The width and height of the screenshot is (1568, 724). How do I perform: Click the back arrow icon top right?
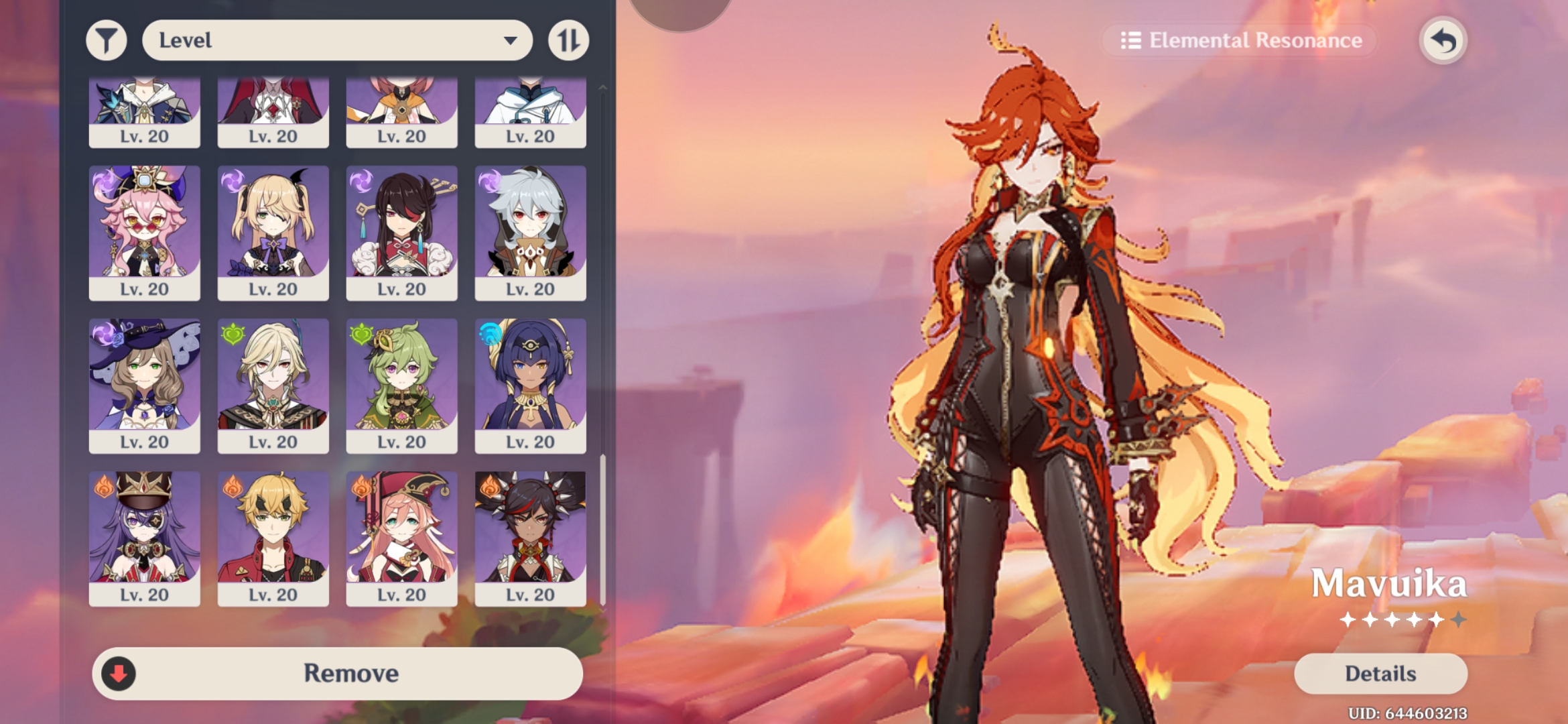(x=1444, y=40)
